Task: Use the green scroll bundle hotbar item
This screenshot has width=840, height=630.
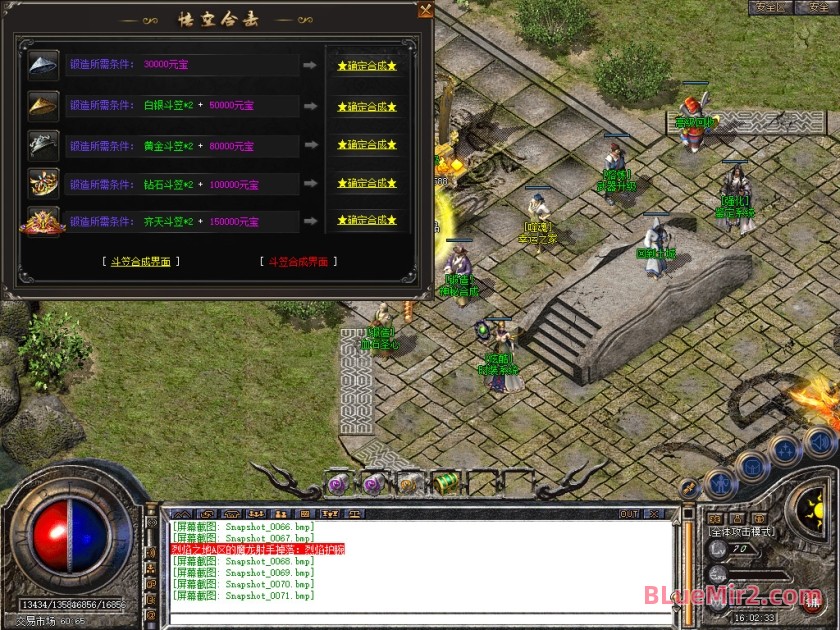Action: pos(446,484)
